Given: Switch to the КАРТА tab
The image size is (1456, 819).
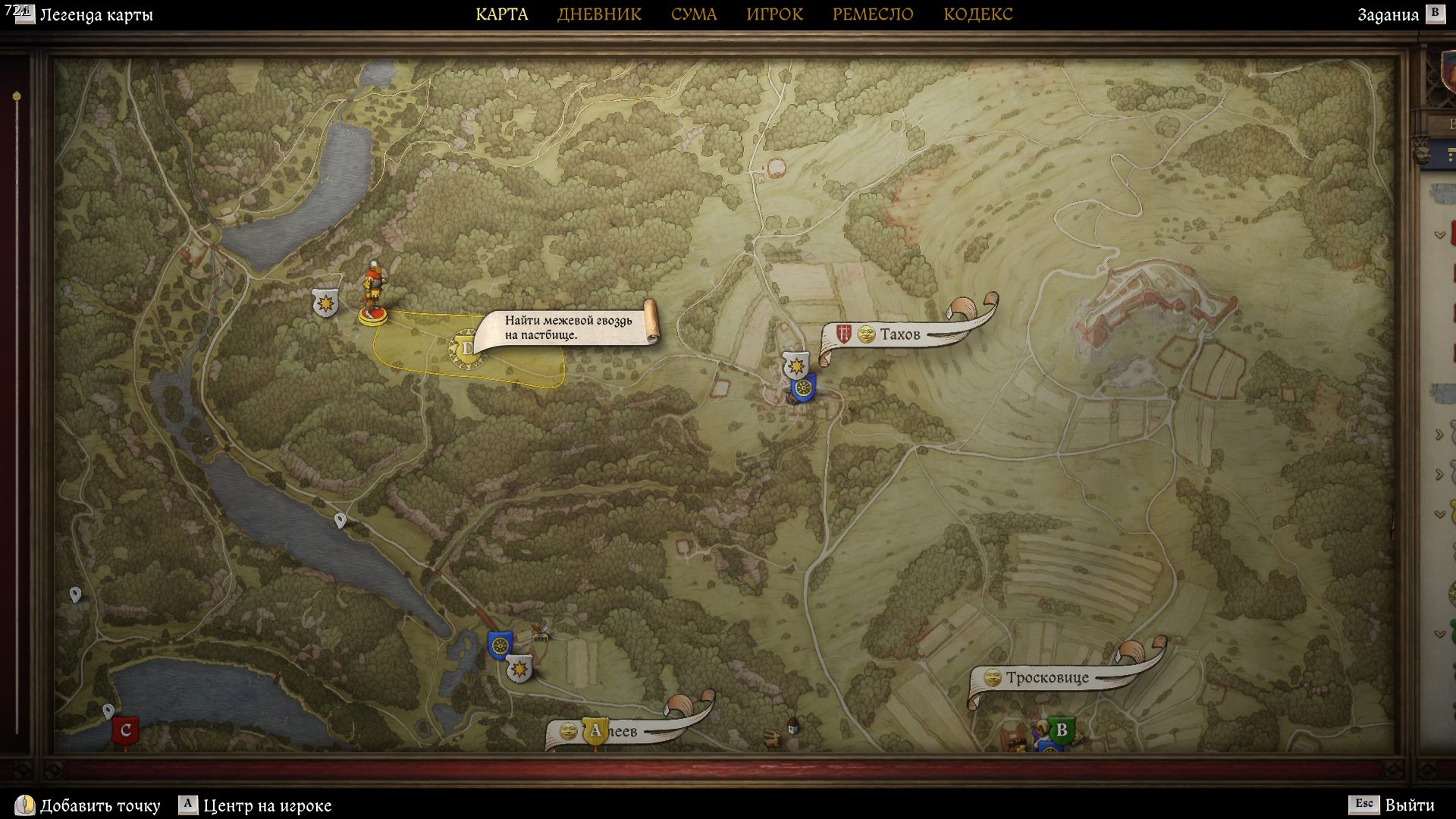Looking at the screenshot, I should coord(501,14).
